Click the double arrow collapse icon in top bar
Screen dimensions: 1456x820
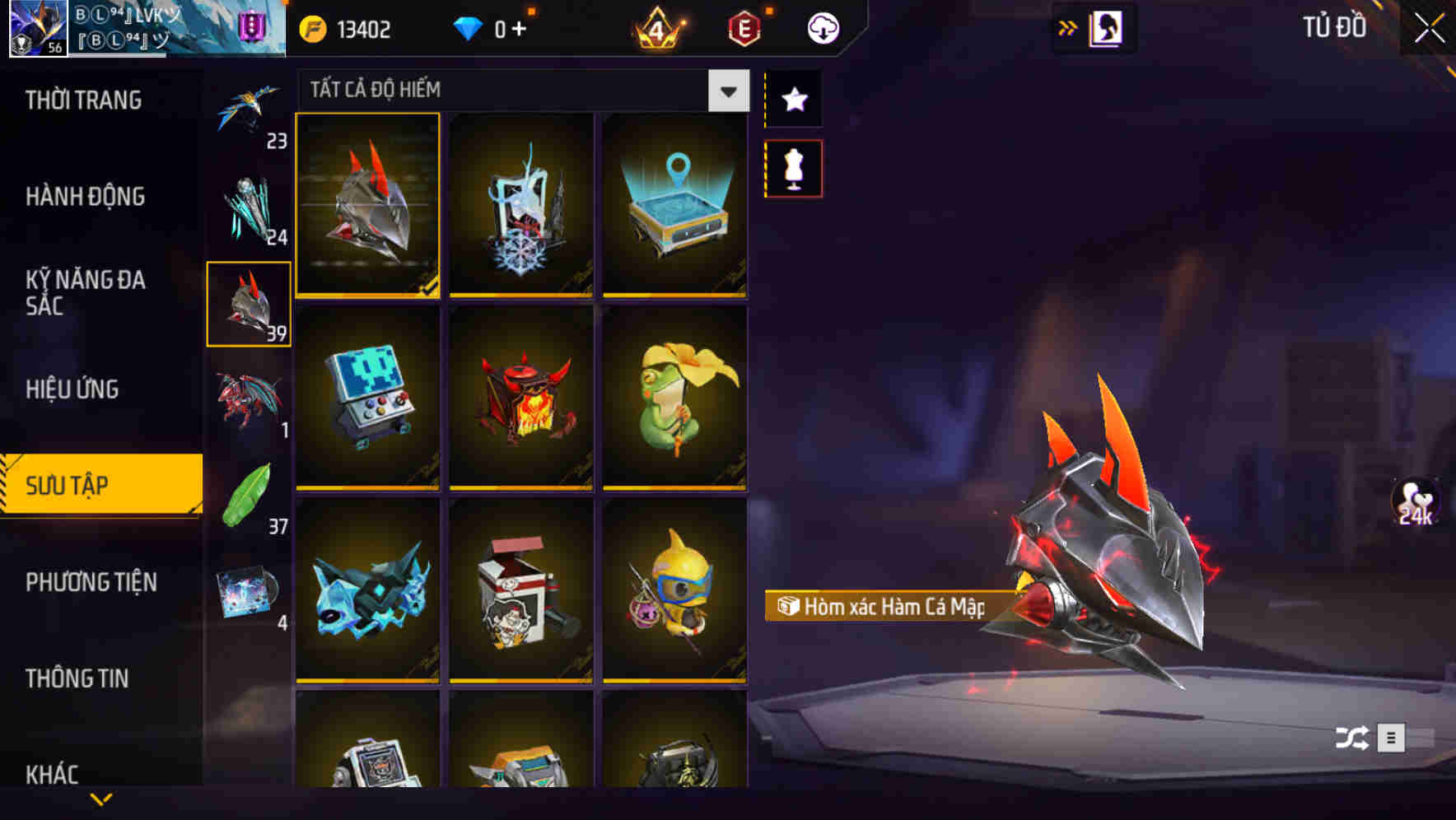pos(1066,27)
